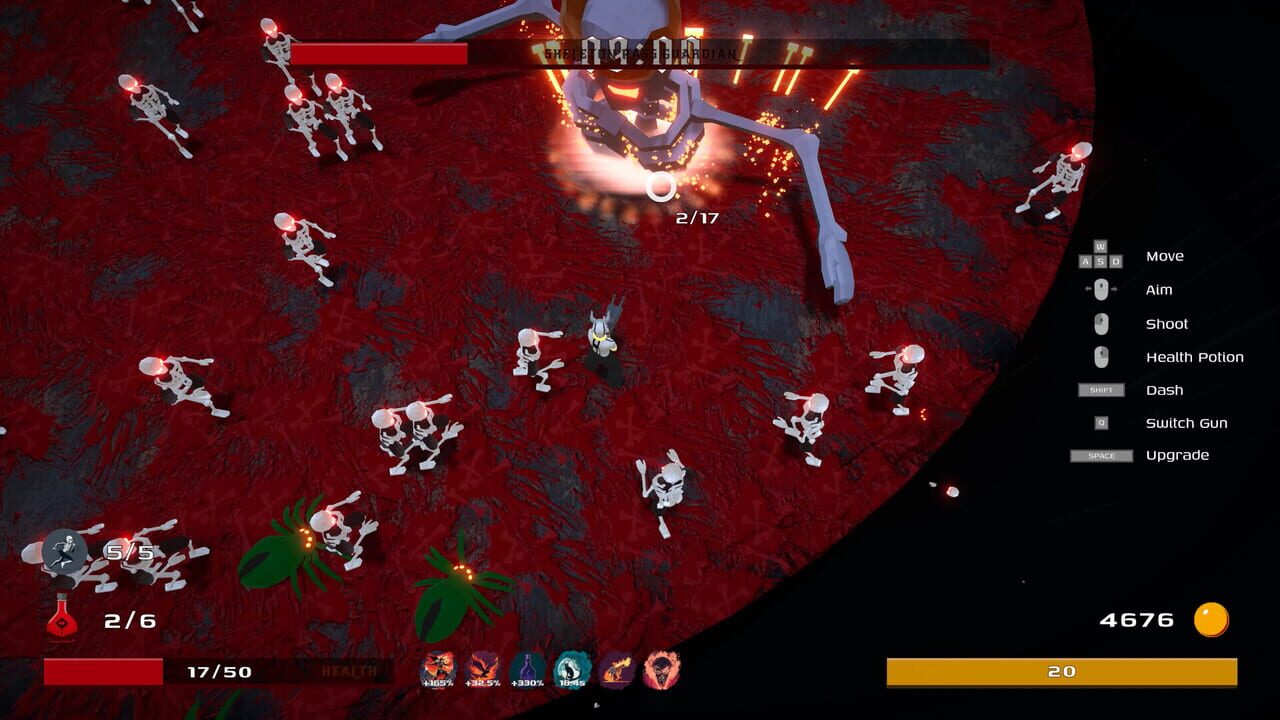The width and height of the screenshot is (1280, 720).
Task: Expand the WASD Move control entry
Action: 1100,256
